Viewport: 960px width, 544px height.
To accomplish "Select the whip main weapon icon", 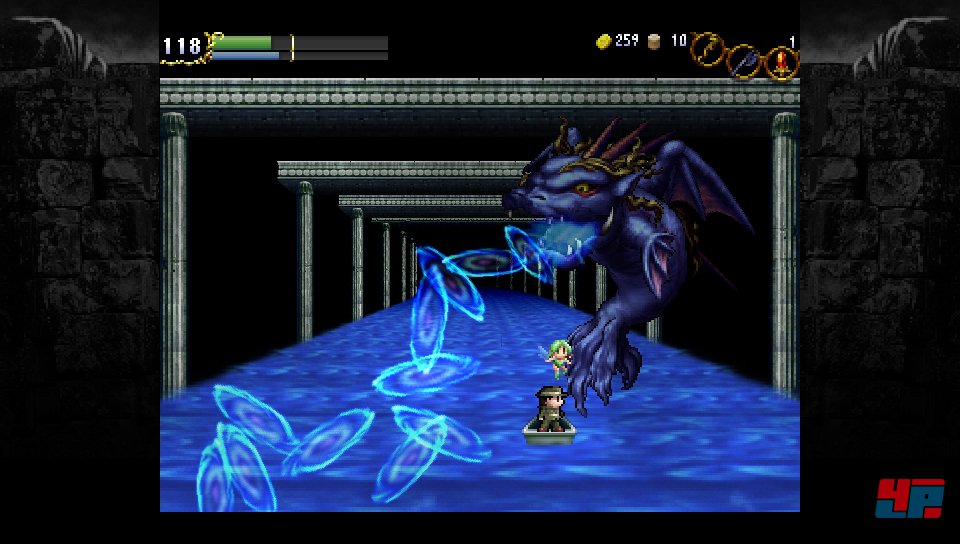I will tap(708, 46).
